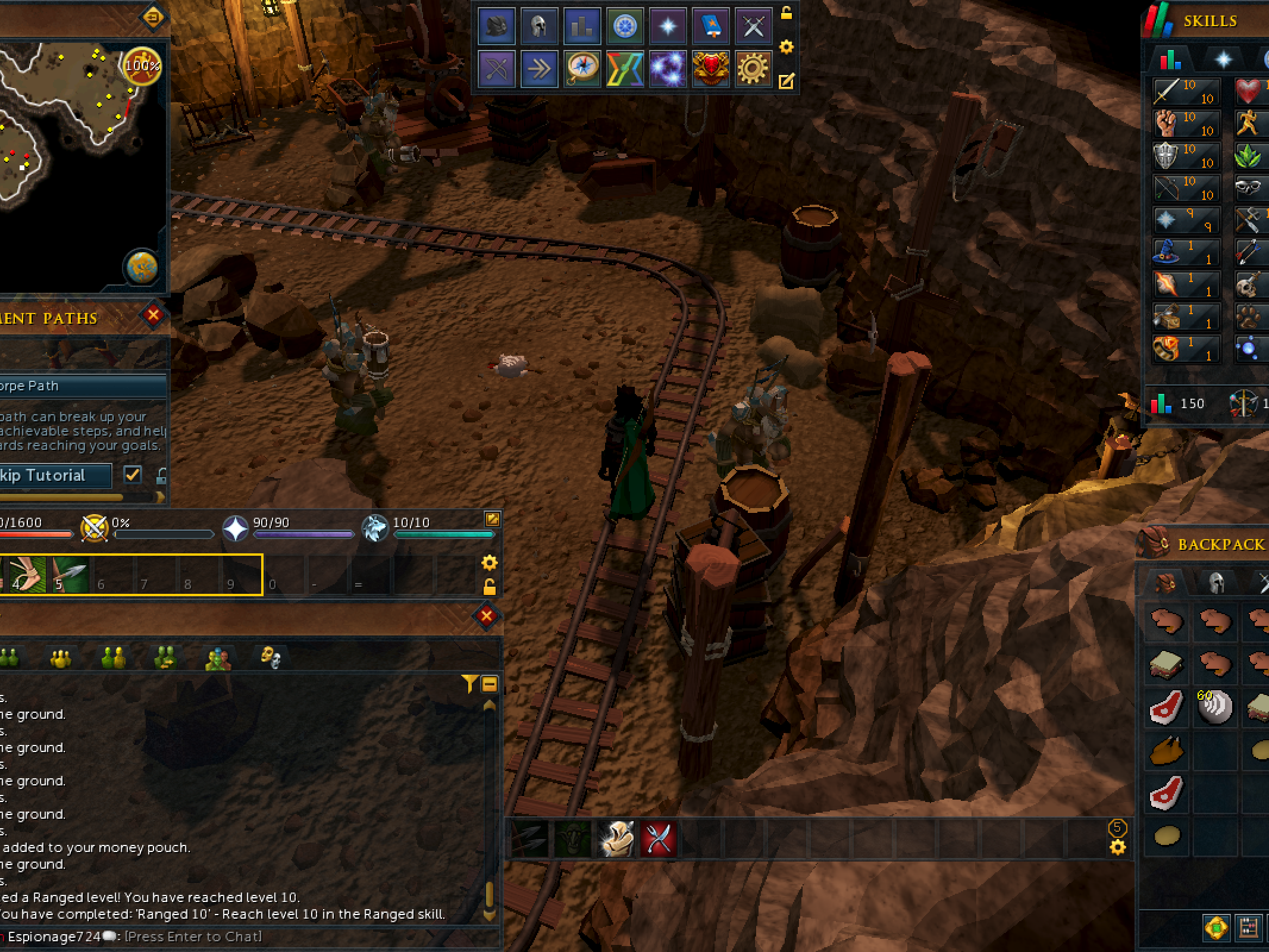1269x952 pixels.
Task: Use the arrow ability in slot 5
Action: (x=70, y=575)
